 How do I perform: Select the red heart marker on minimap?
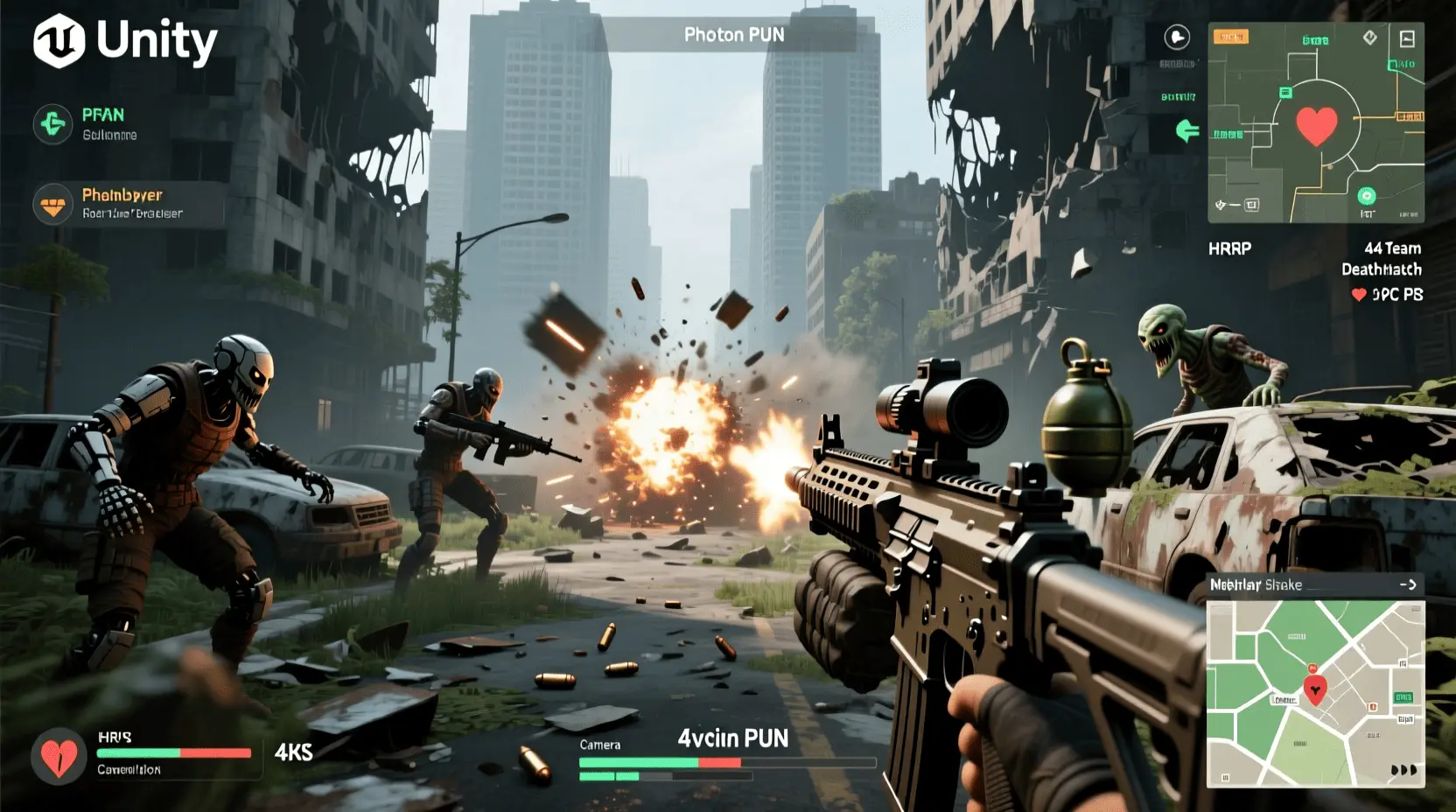point(1316,125)
